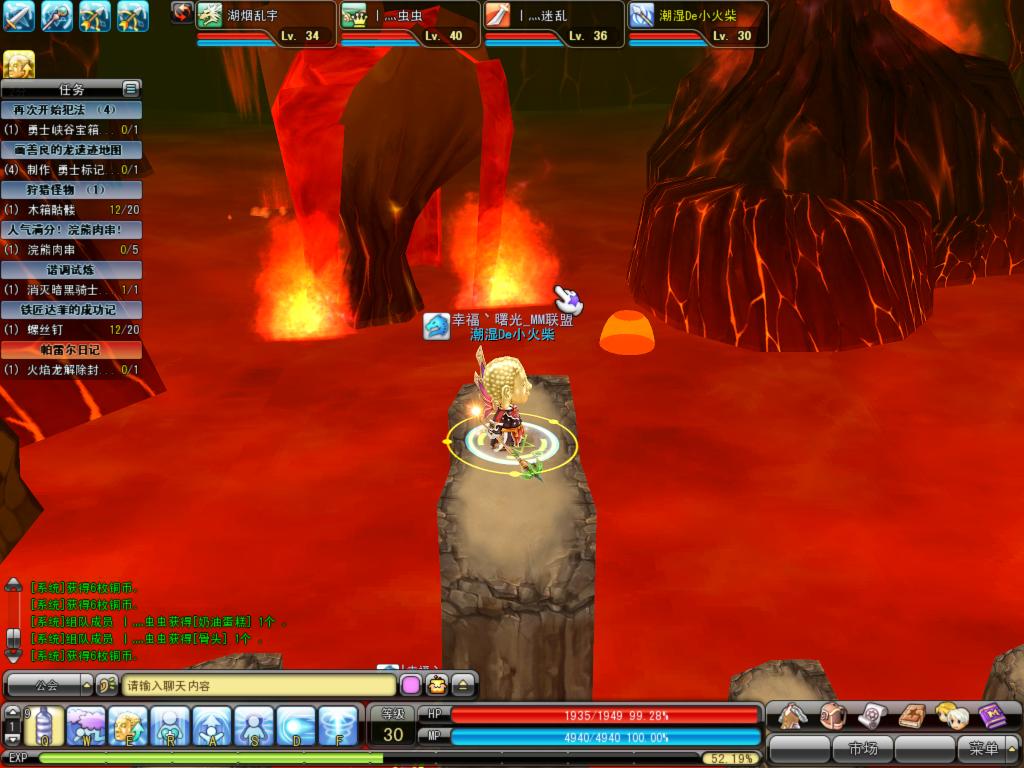This screenshot has height=768, width=1024.
Task: Select the Lv. 40 party member 虫虫
Action: 409,24
